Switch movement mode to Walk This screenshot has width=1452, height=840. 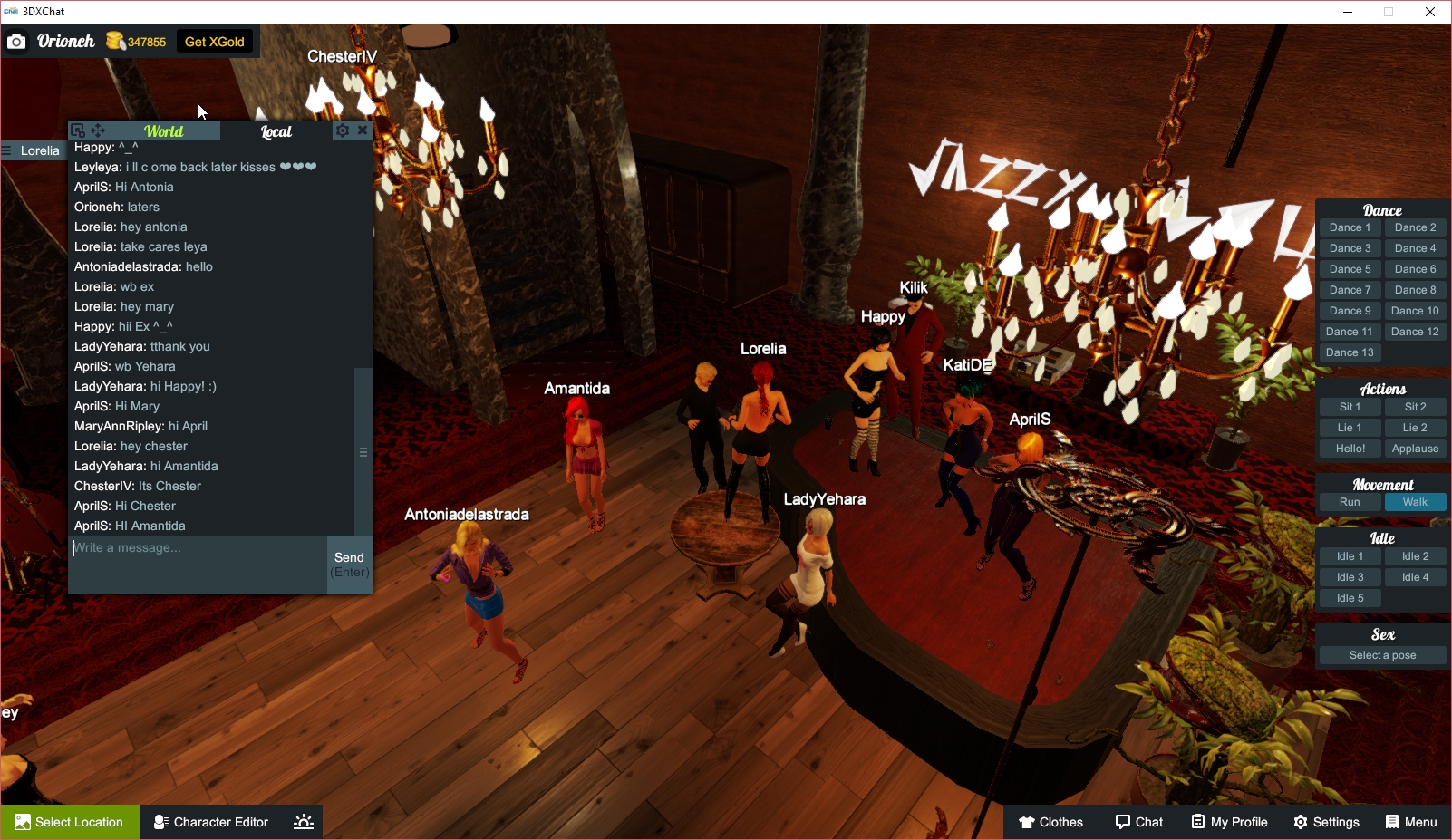click(1415, 501)
